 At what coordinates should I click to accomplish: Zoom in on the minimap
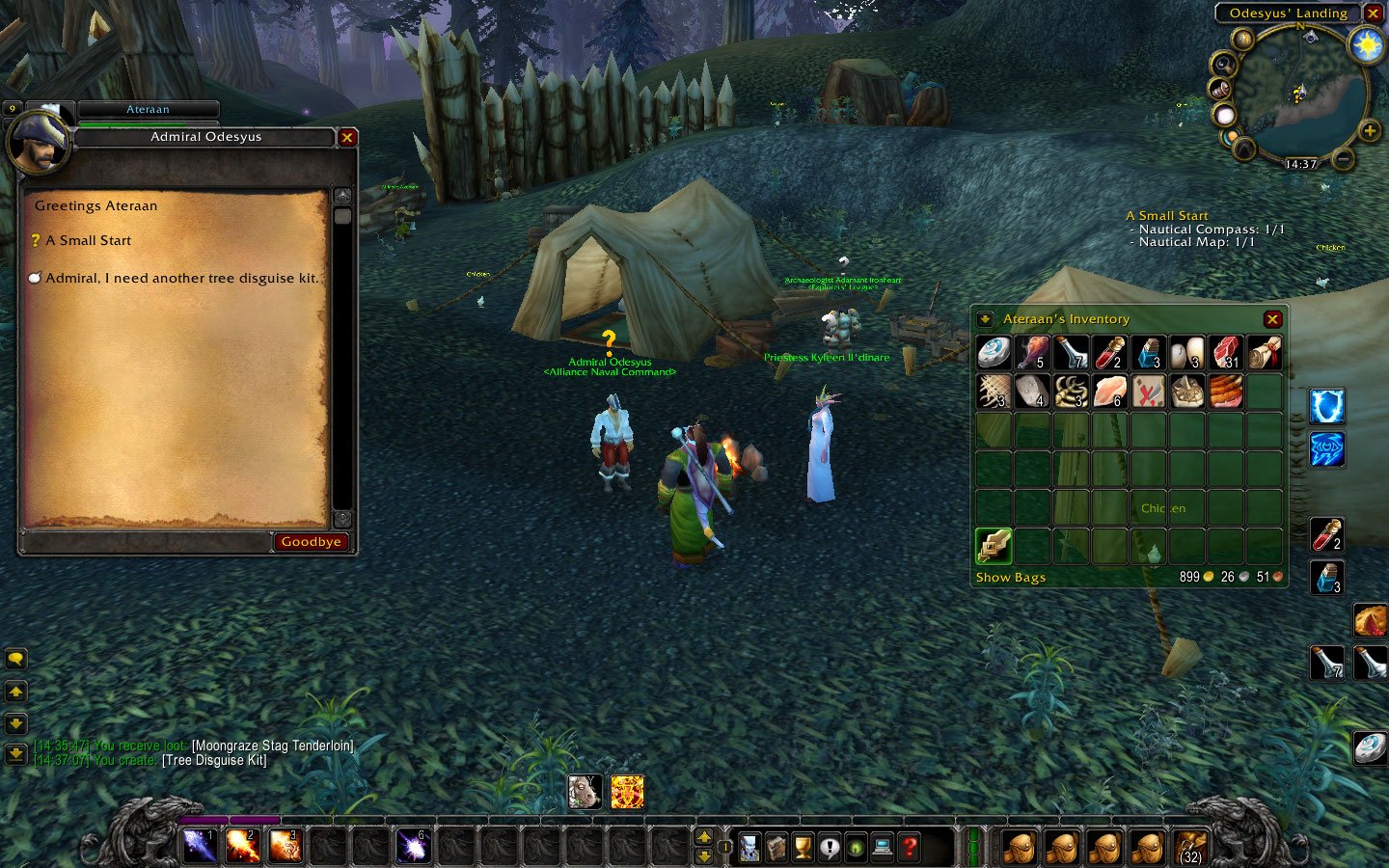coord(1369,130)
